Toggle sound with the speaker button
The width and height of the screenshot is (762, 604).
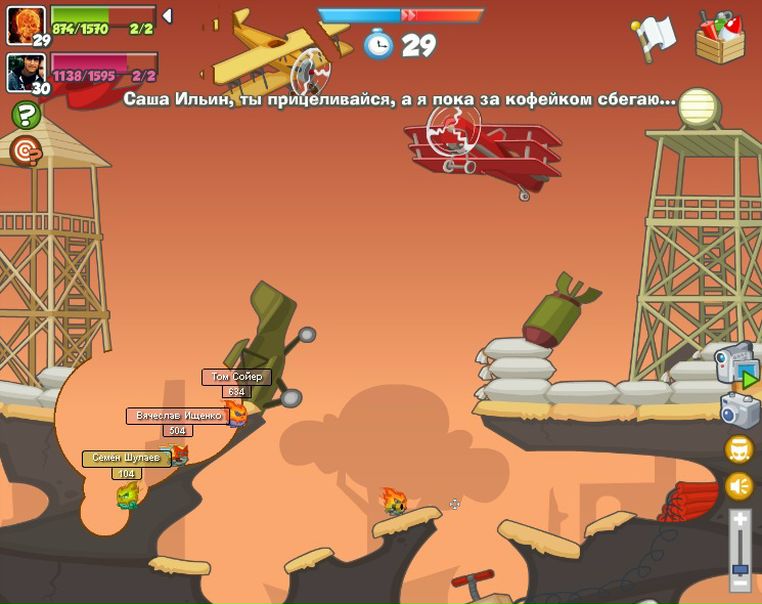coord(739,487)
